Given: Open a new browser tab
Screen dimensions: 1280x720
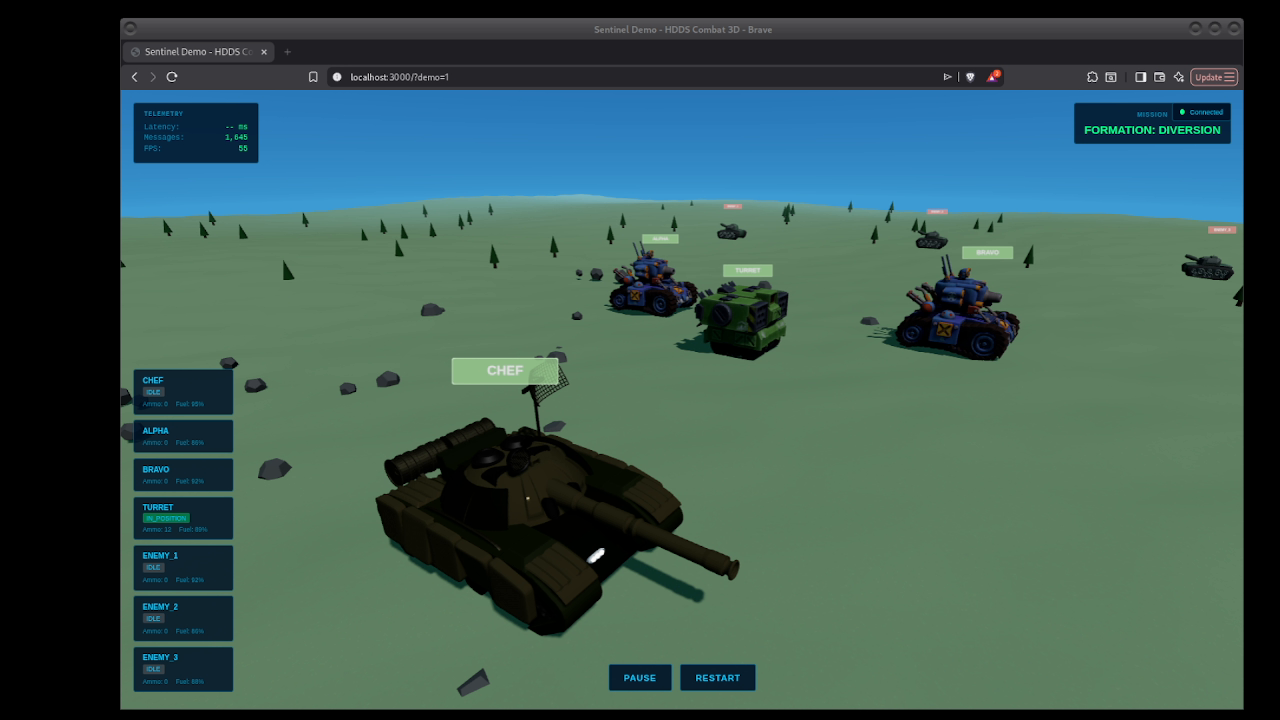Looking at the screenshot, I should tap(287, 51).
